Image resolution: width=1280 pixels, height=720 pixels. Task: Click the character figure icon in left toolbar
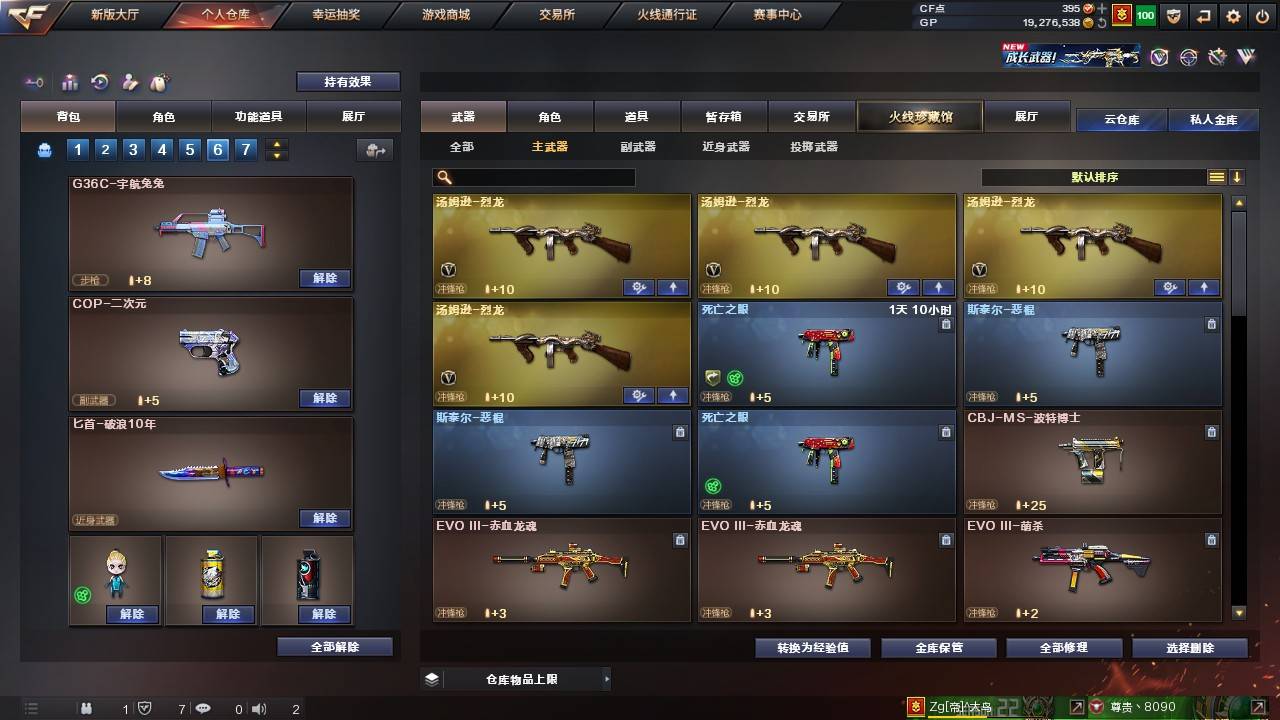pyautogui.click(x=128, y=83)
